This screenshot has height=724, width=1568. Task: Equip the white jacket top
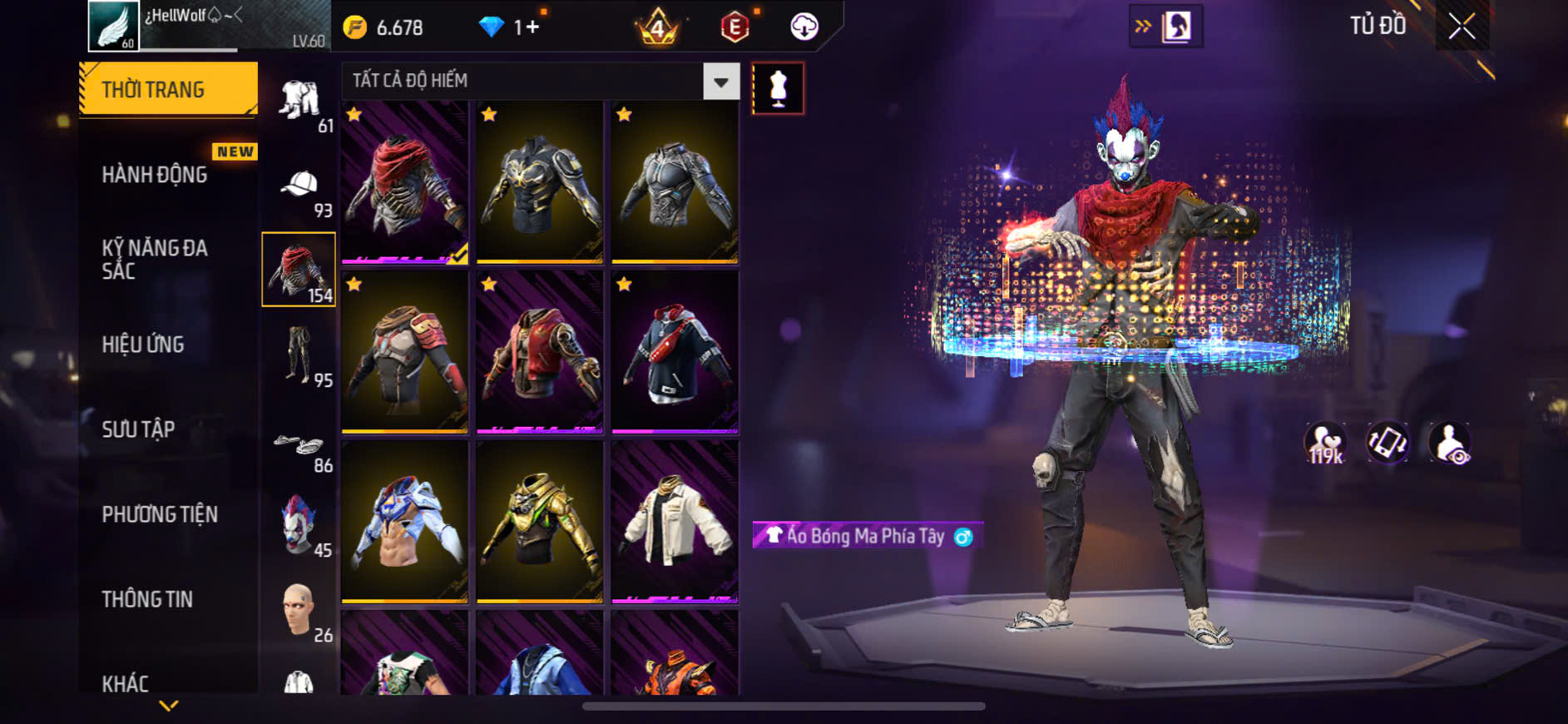pyautogui.click(x=675, y=520)
